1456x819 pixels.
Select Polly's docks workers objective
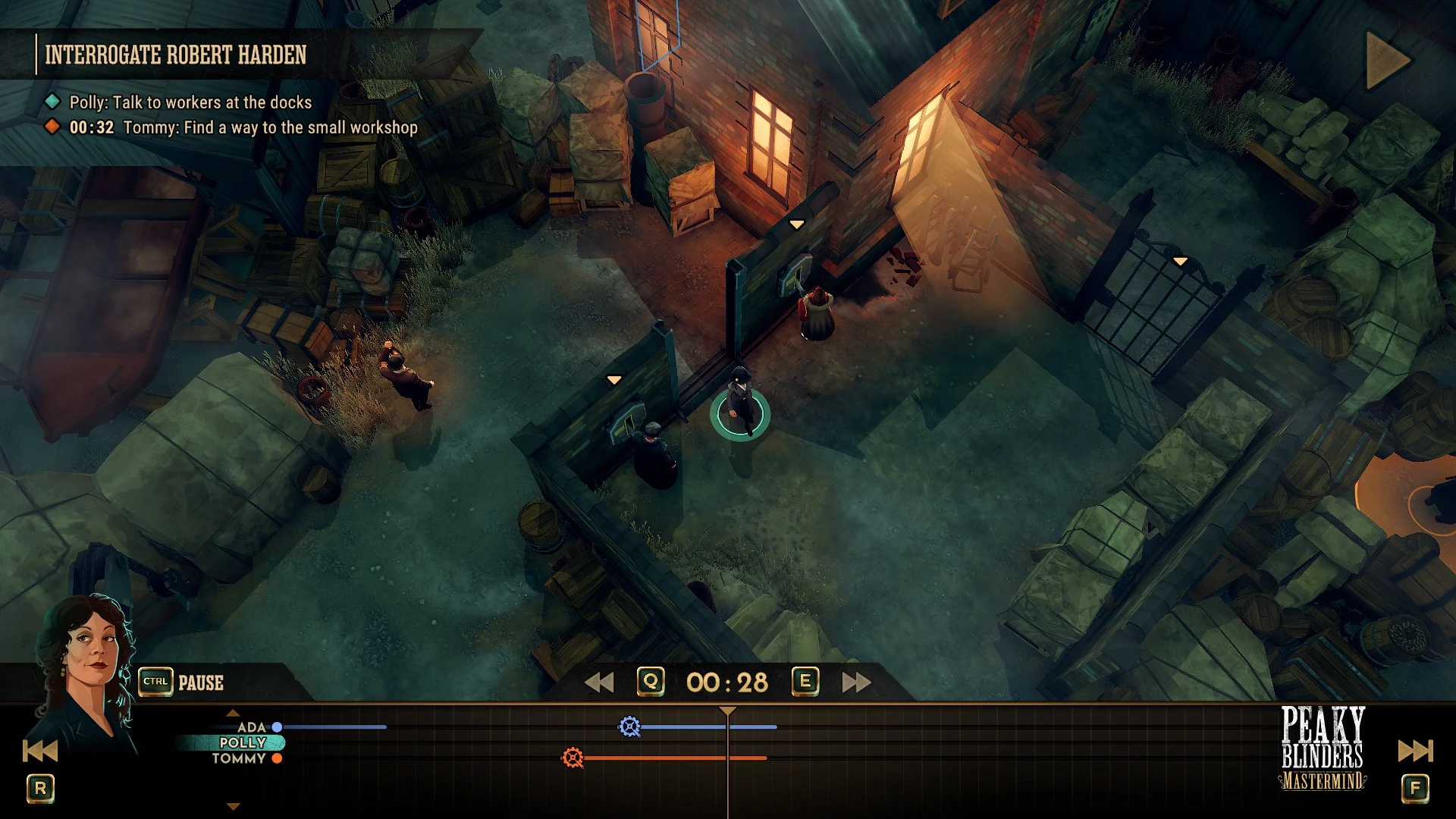coord(190,102)
